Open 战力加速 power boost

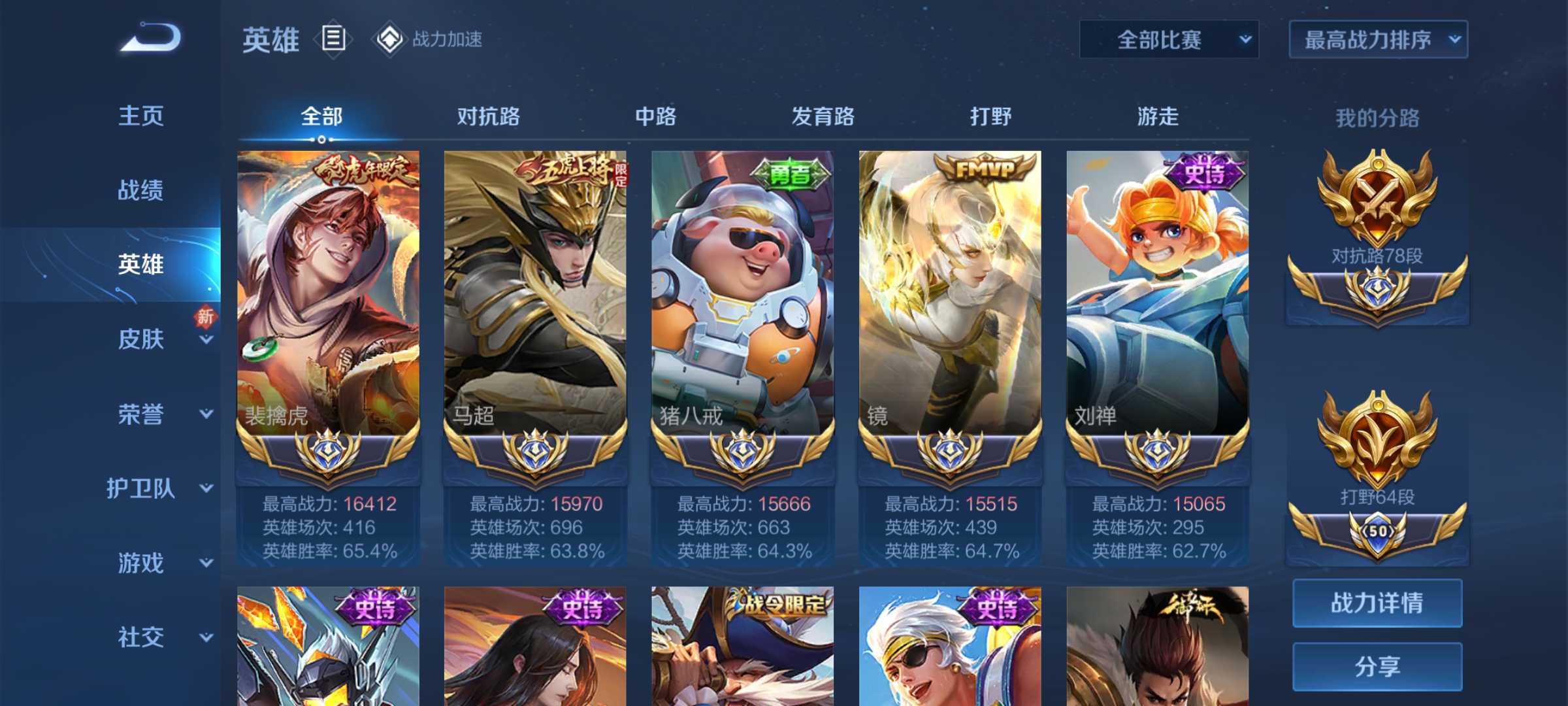429,39
